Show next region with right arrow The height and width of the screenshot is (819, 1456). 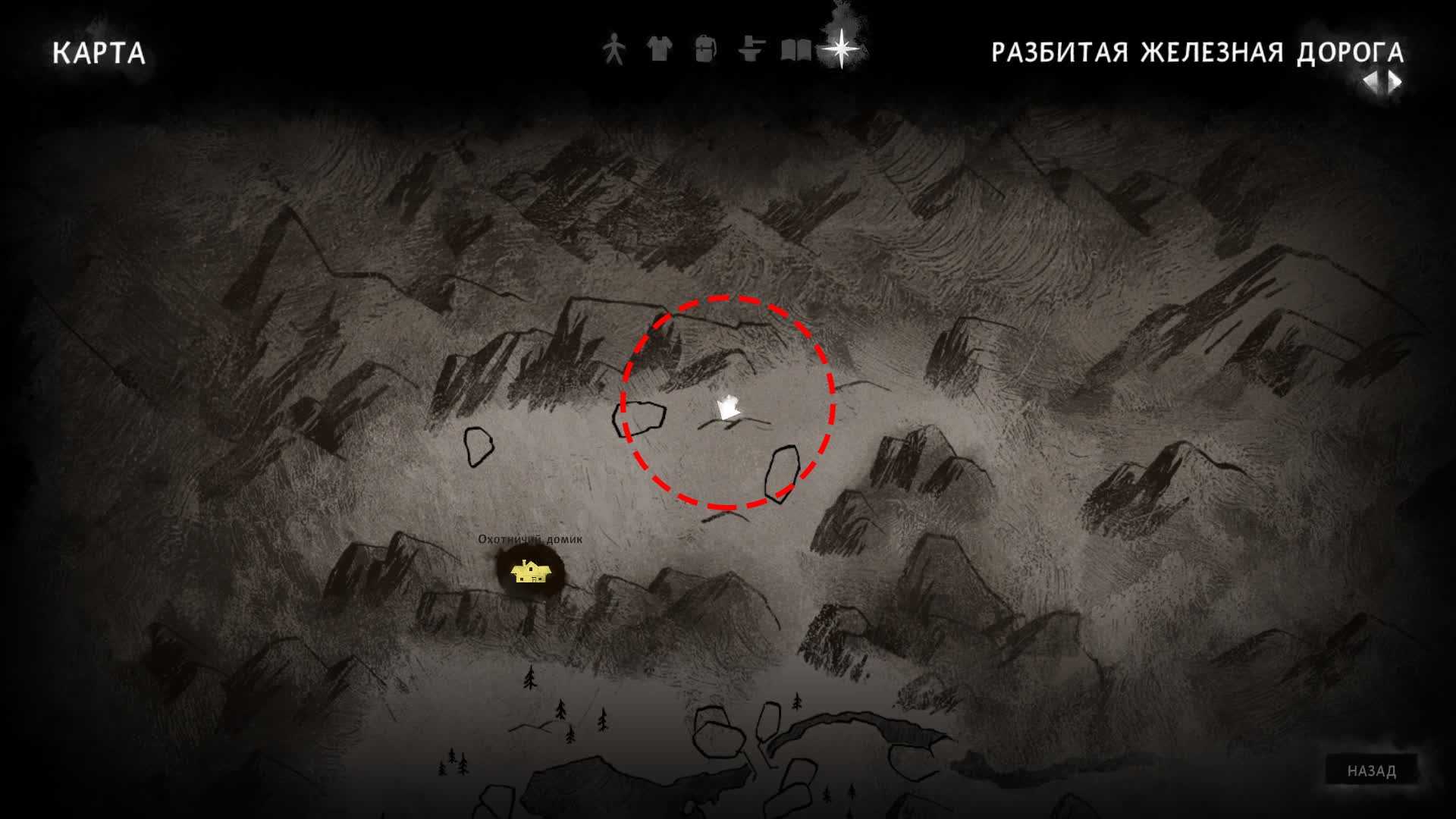(x=1395, y=82)
